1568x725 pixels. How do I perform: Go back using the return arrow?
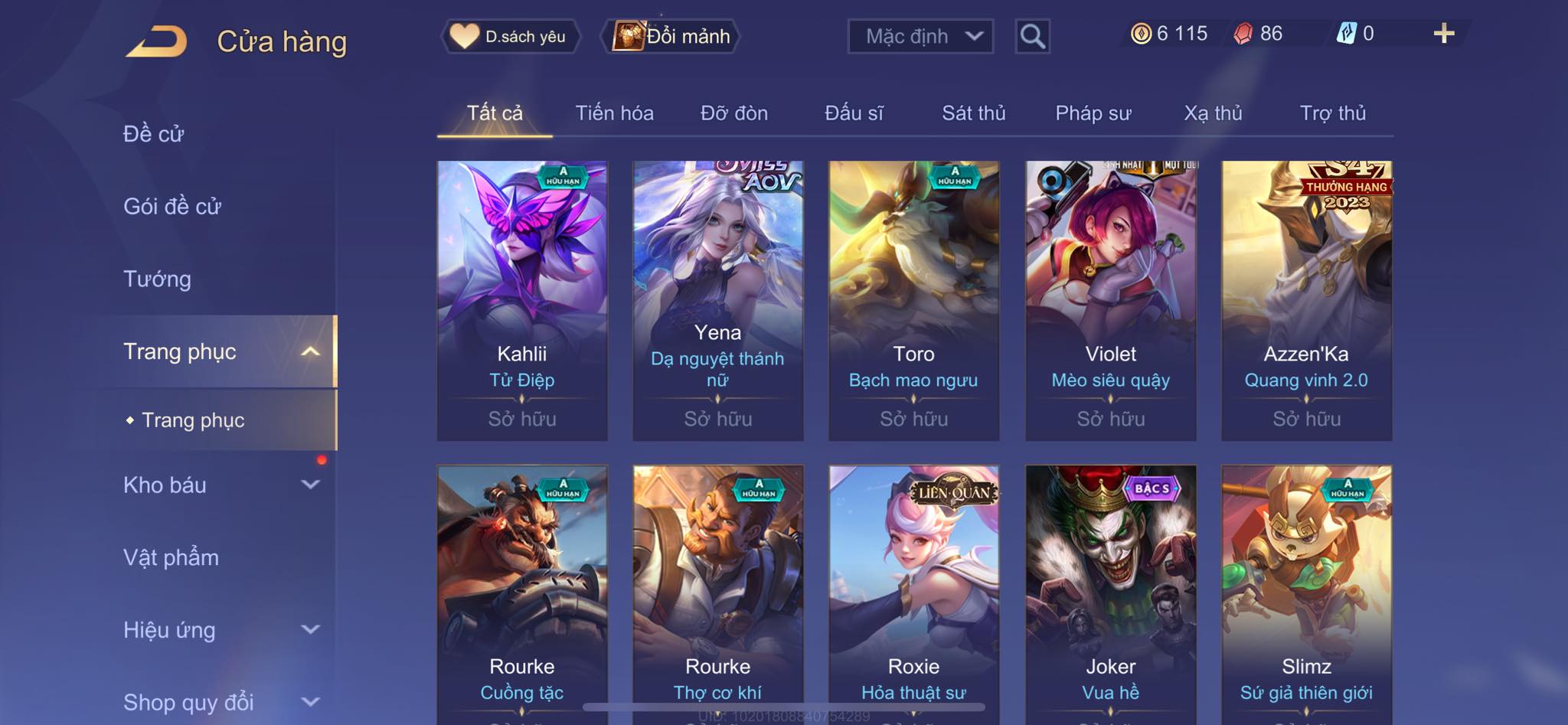157,41
